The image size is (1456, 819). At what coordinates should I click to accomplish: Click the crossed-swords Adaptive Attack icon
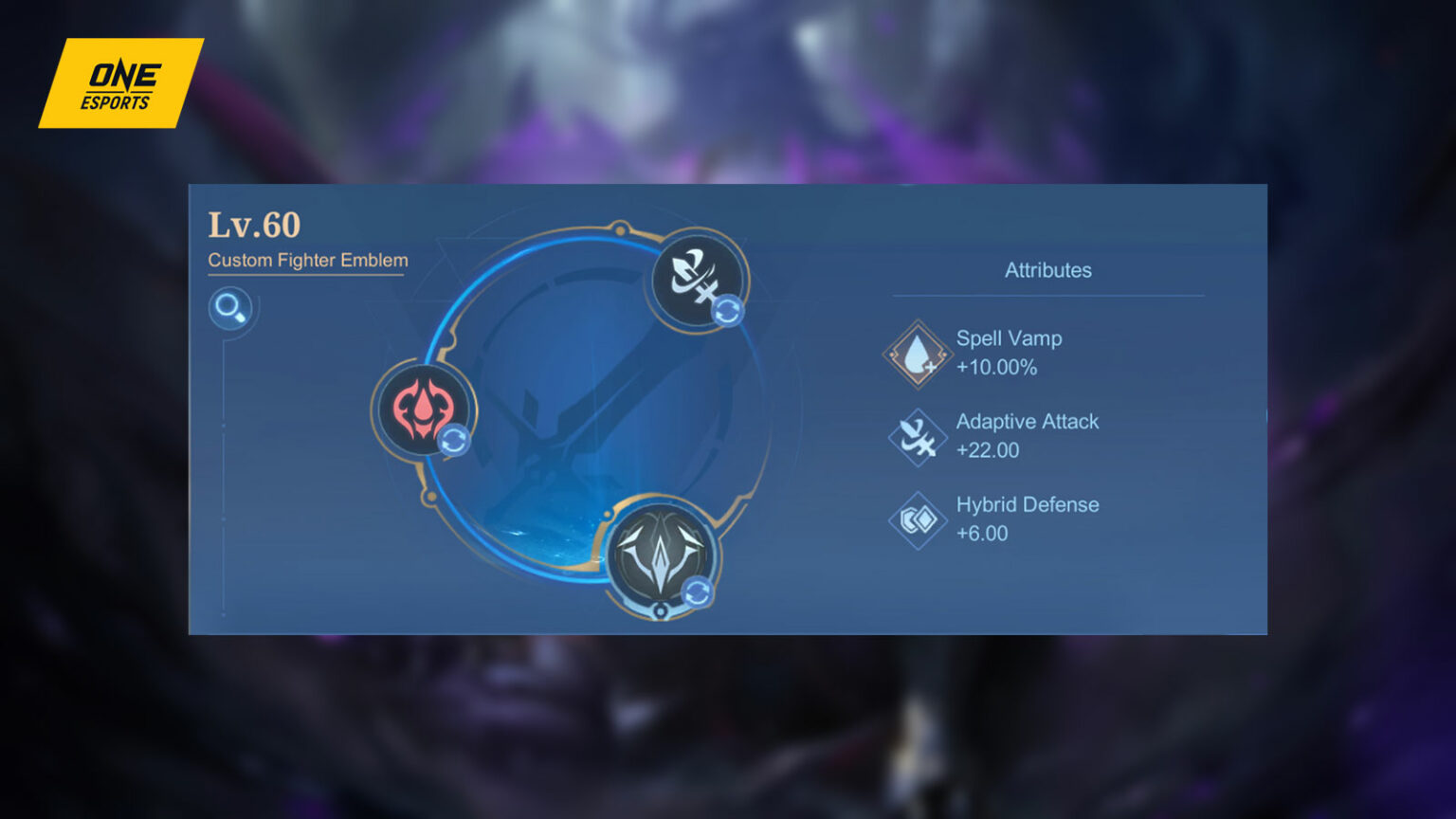click(916, 435)
